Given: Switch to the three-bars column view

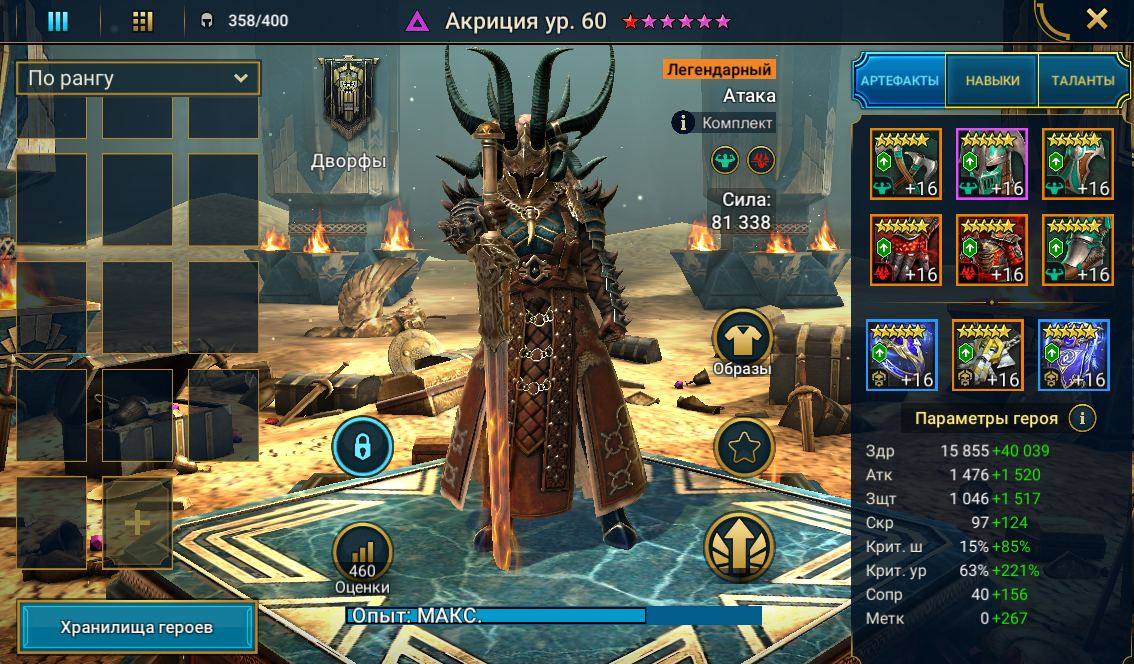Looking at the screenshot, I should 58,21.
